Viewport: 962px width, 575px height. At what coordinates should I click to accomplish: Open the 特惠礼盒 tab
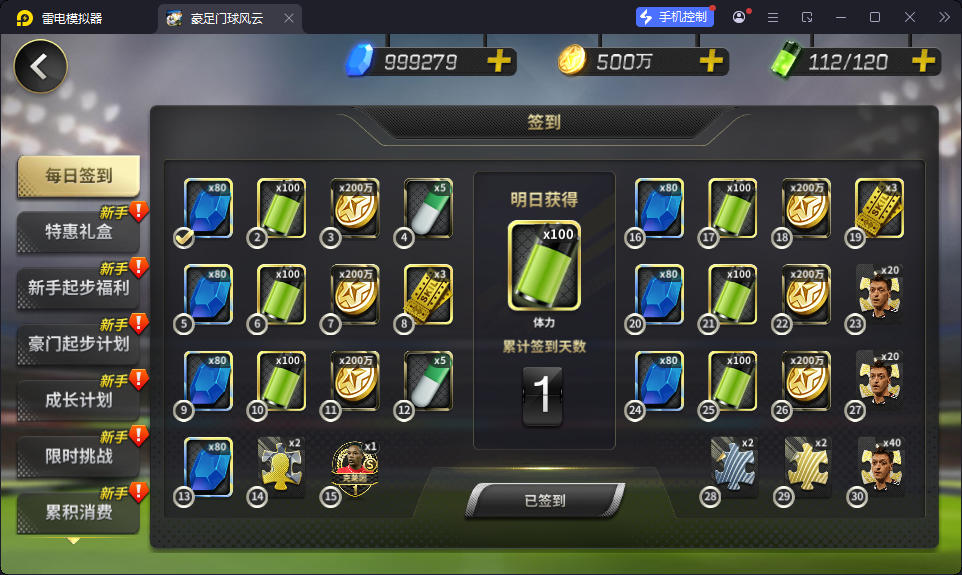coord(78,232)
